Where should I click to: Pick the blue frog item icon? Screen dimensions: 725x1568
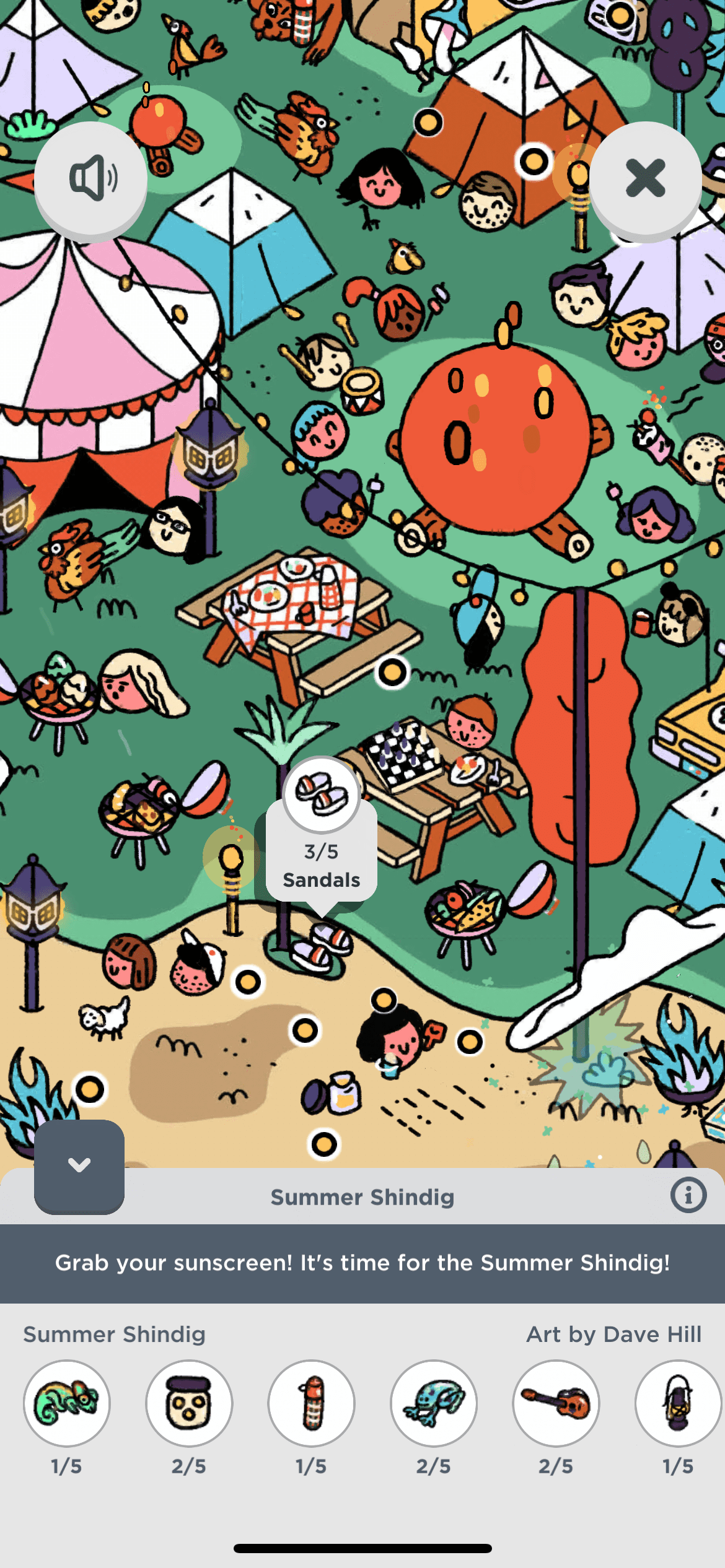click(x=434, y=1403)
